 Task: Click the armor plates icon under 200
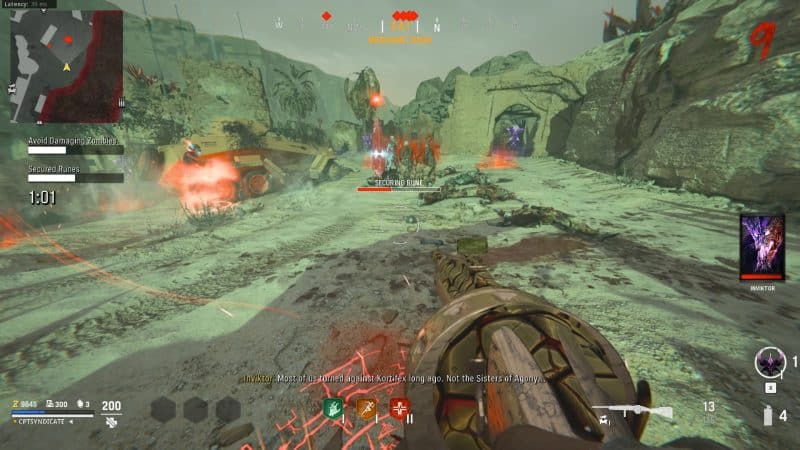point(111,423)
